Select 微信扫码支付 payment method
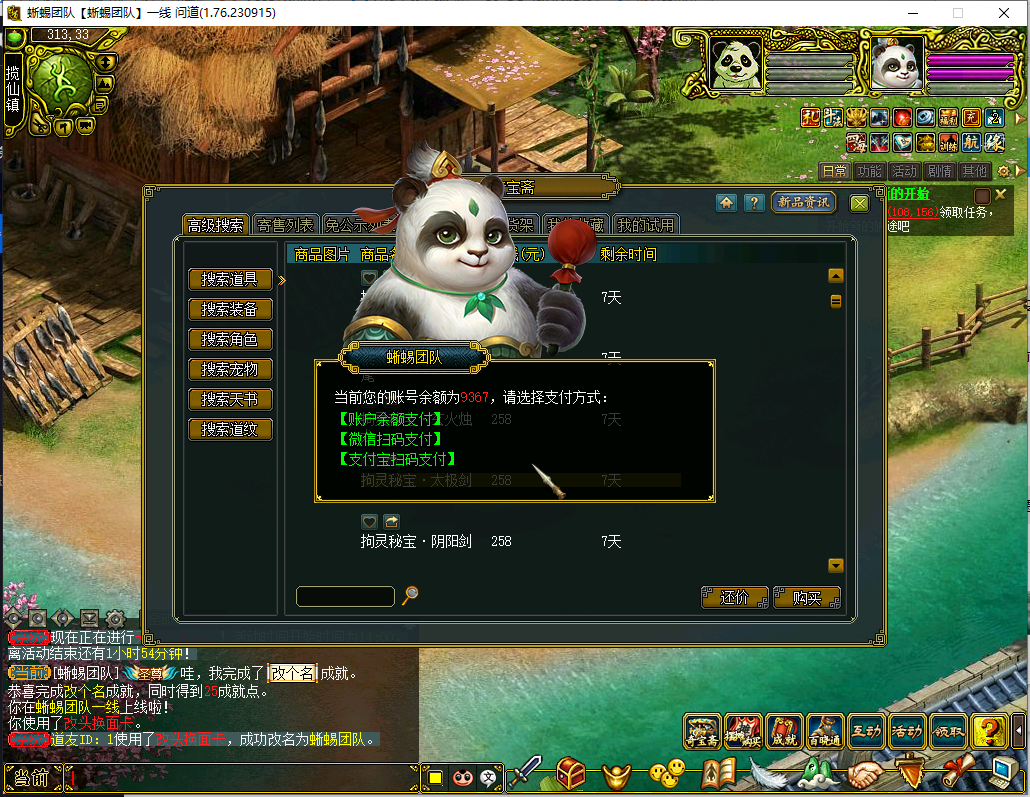Screen dimensions: 1030x797 coord(390,439)
